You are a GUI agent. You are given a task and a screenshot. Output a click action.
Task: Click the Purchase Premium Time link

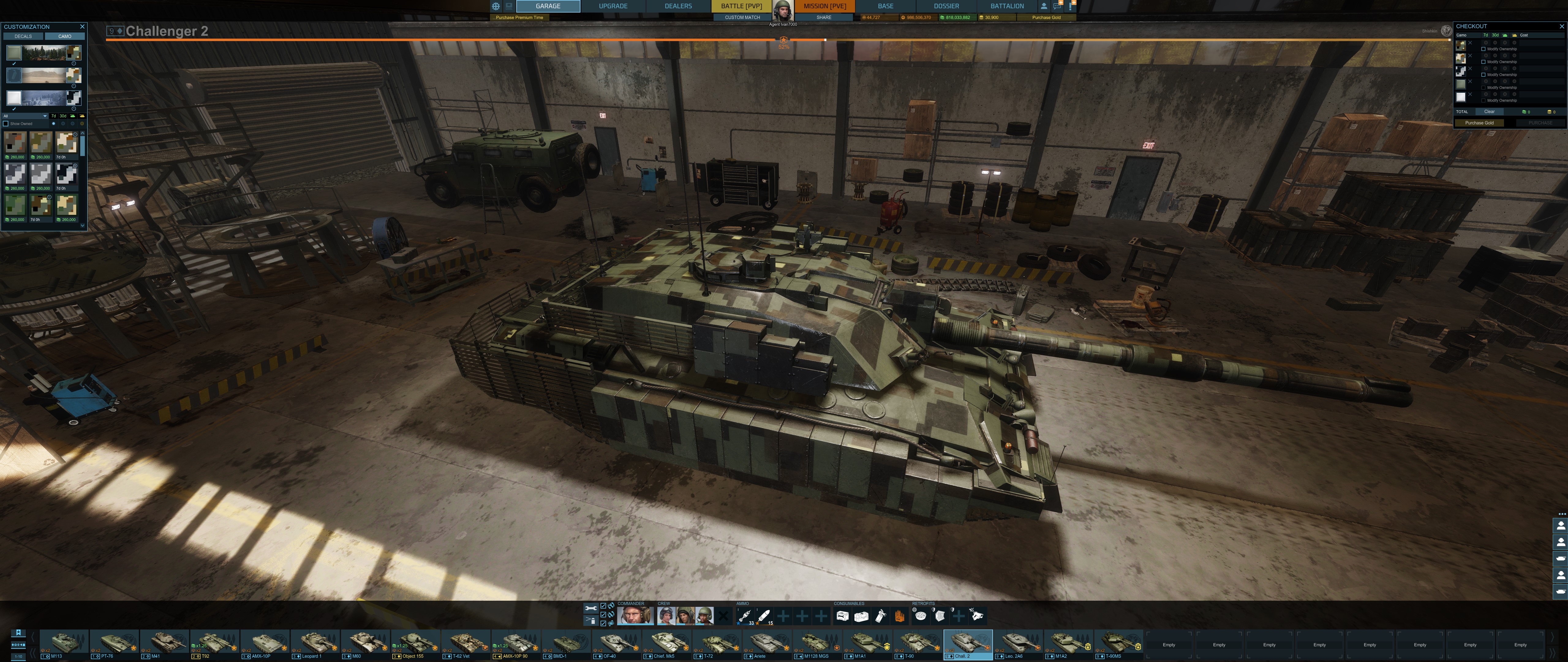pos(518,18)
